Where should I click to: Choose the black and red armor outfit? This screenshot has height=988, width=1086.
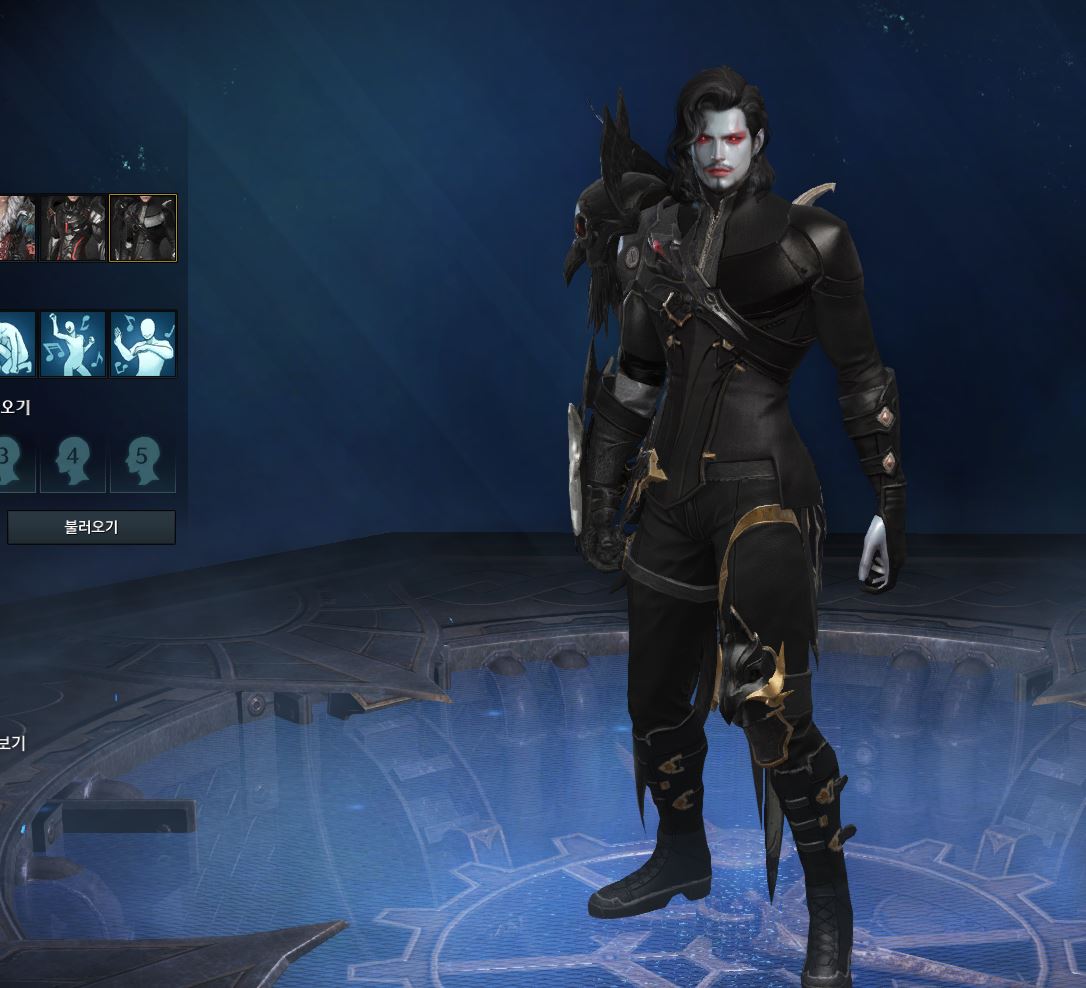click(73, 228)
